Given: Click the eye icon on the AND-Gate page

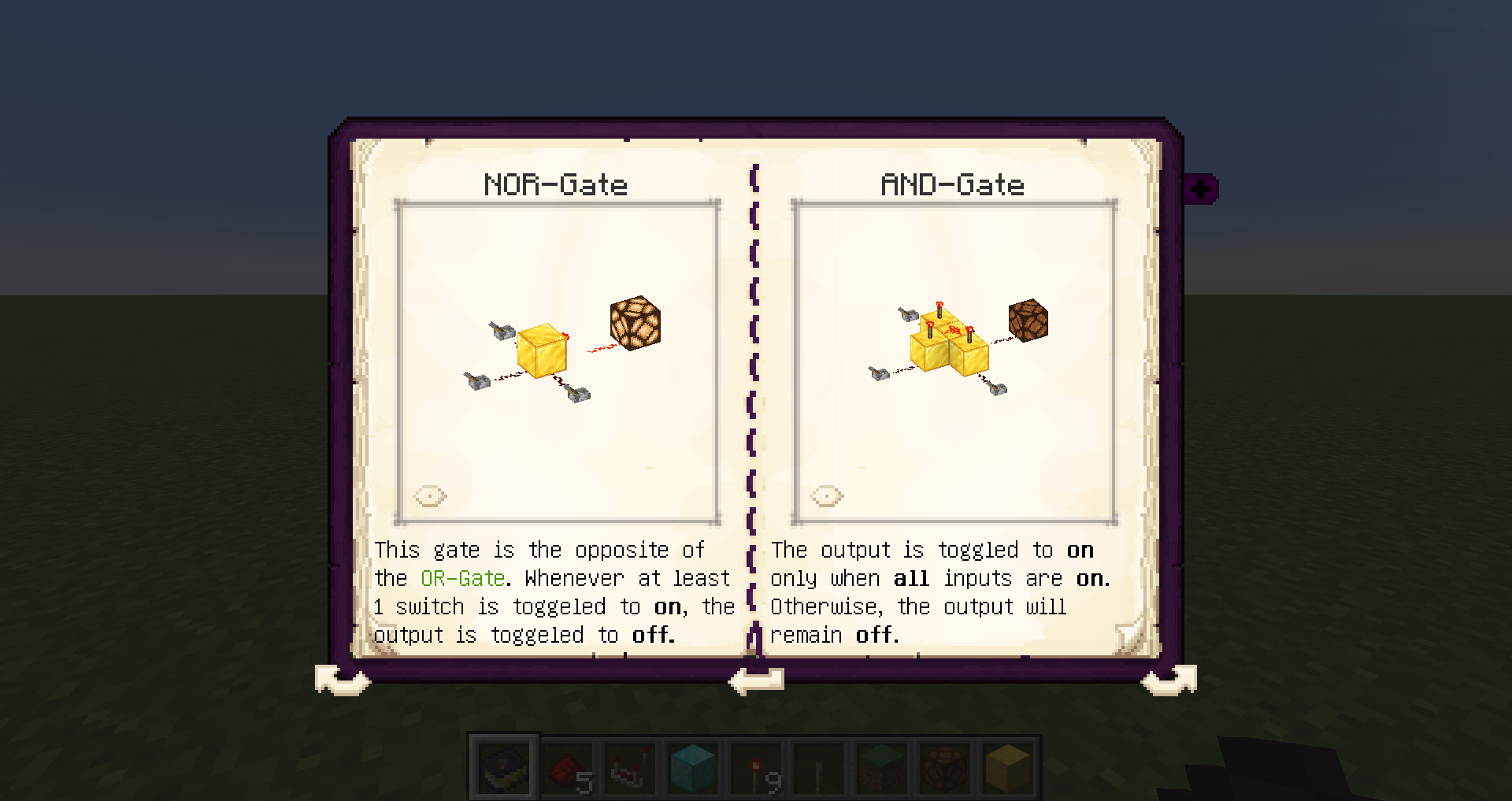Looking at the screenshot, I should [x=827, y=496].
